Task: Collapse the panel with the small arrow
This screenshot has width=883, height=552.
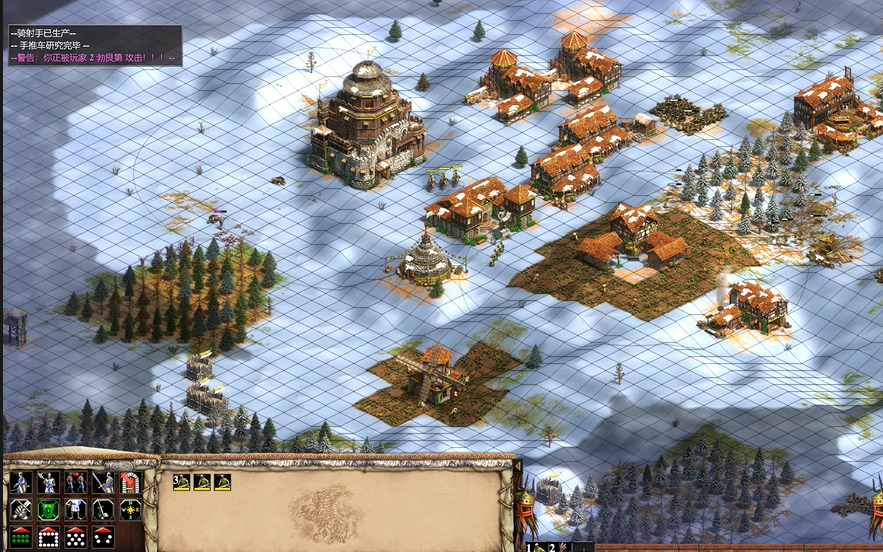Action: click(x=517, y=465)
